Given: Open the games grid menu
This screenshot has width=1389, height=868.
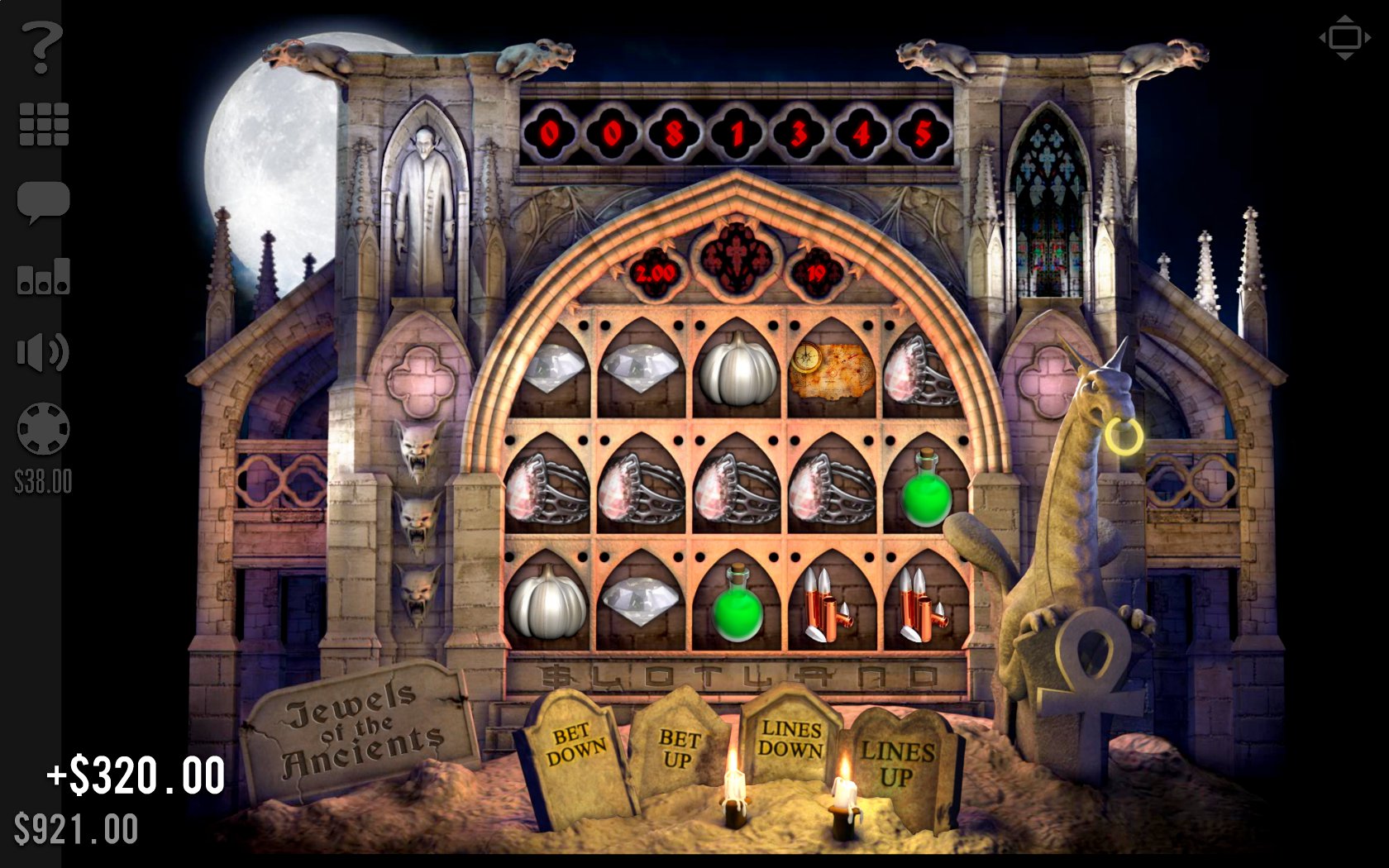Looking at the screenshot, I should pyautogui.click(x=43, y=125).
